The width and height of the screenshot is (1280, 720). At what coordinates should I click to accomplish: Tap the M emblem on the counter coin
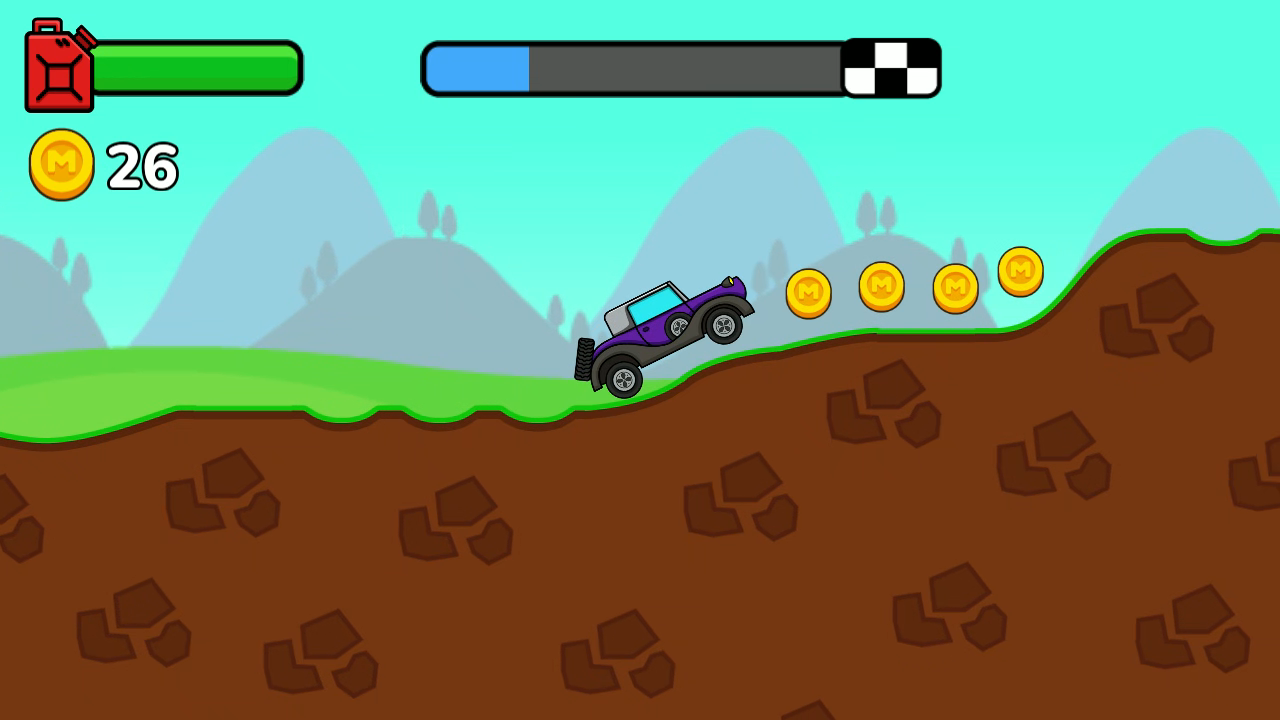coord(60,161)
